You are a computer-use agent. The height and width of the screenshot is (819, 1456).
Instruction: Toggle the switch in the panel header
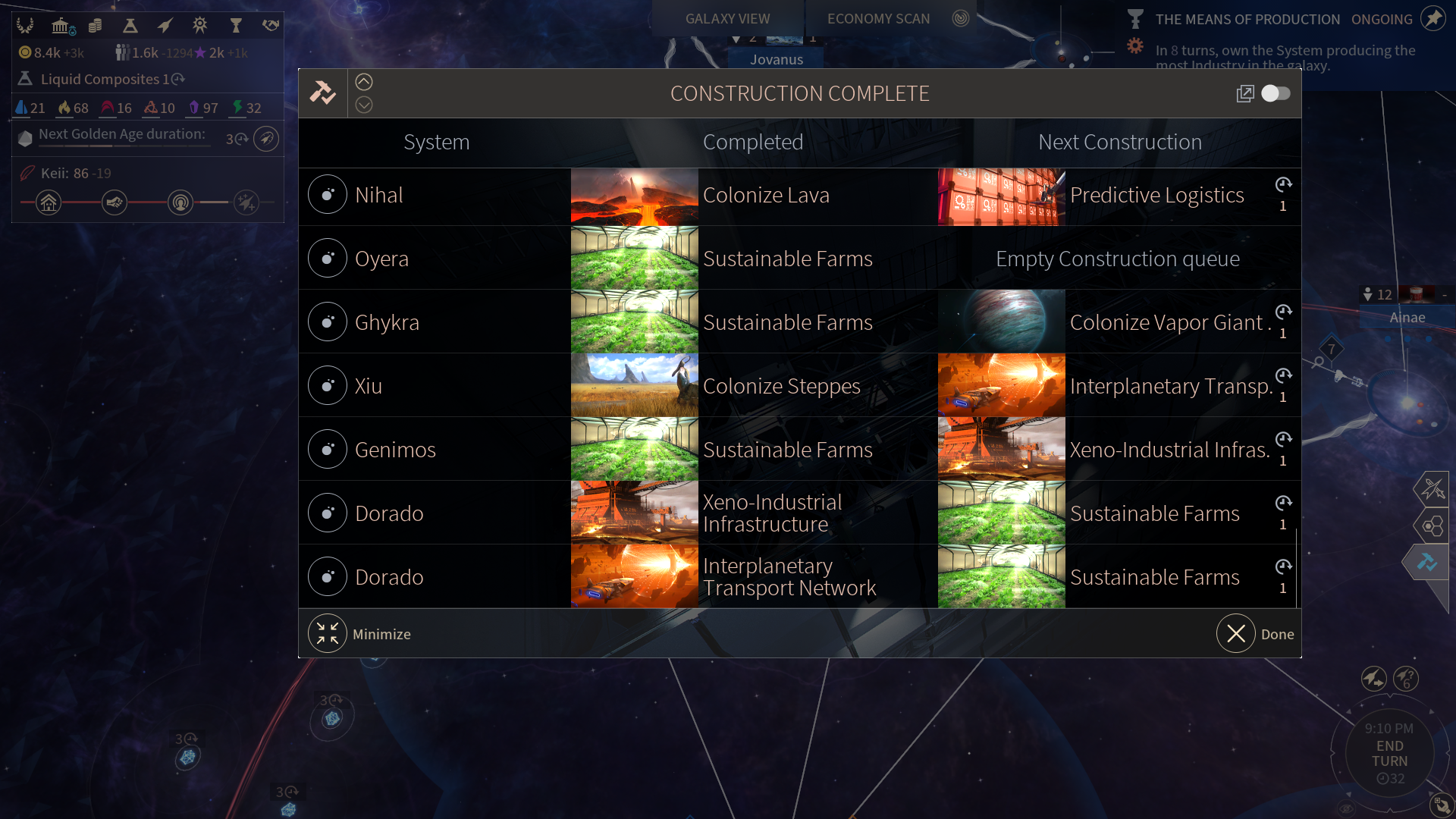[1276, 93]
